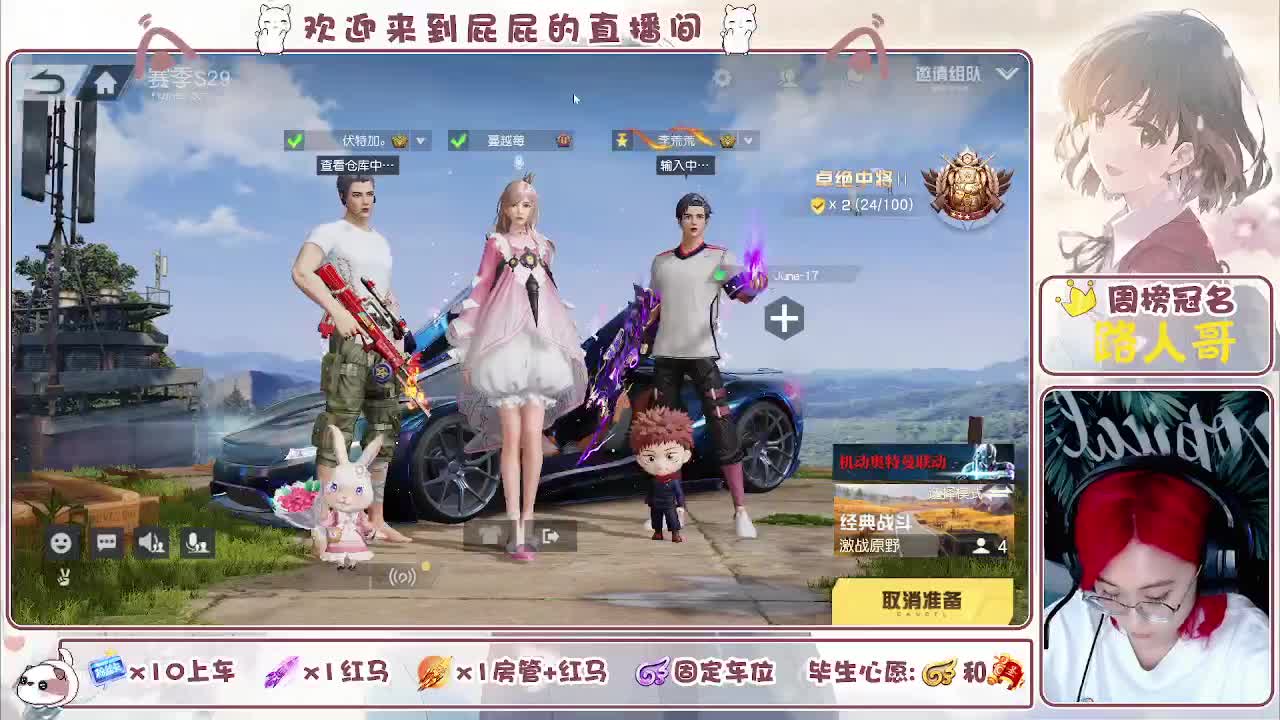Open the chat message icon
This screenshot has height=720, width=1280.
pos(105,541)
